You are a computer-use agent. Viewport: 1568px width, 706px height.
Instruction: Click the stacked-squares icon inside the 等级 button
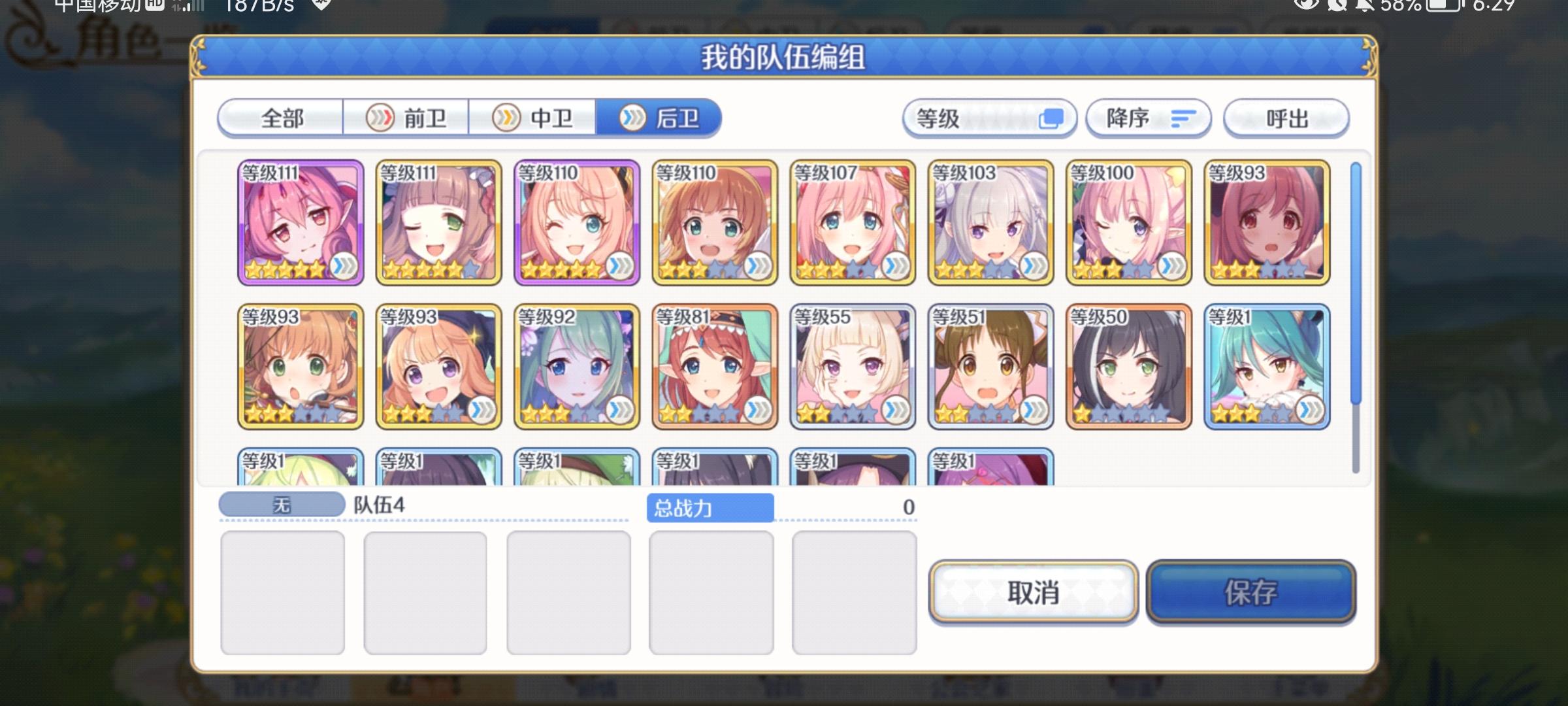[x=1050, y=119]
